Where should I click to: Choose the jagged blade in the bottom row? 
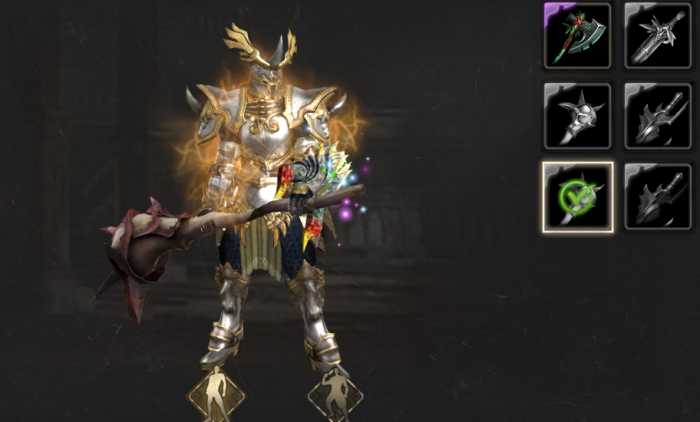657,197
